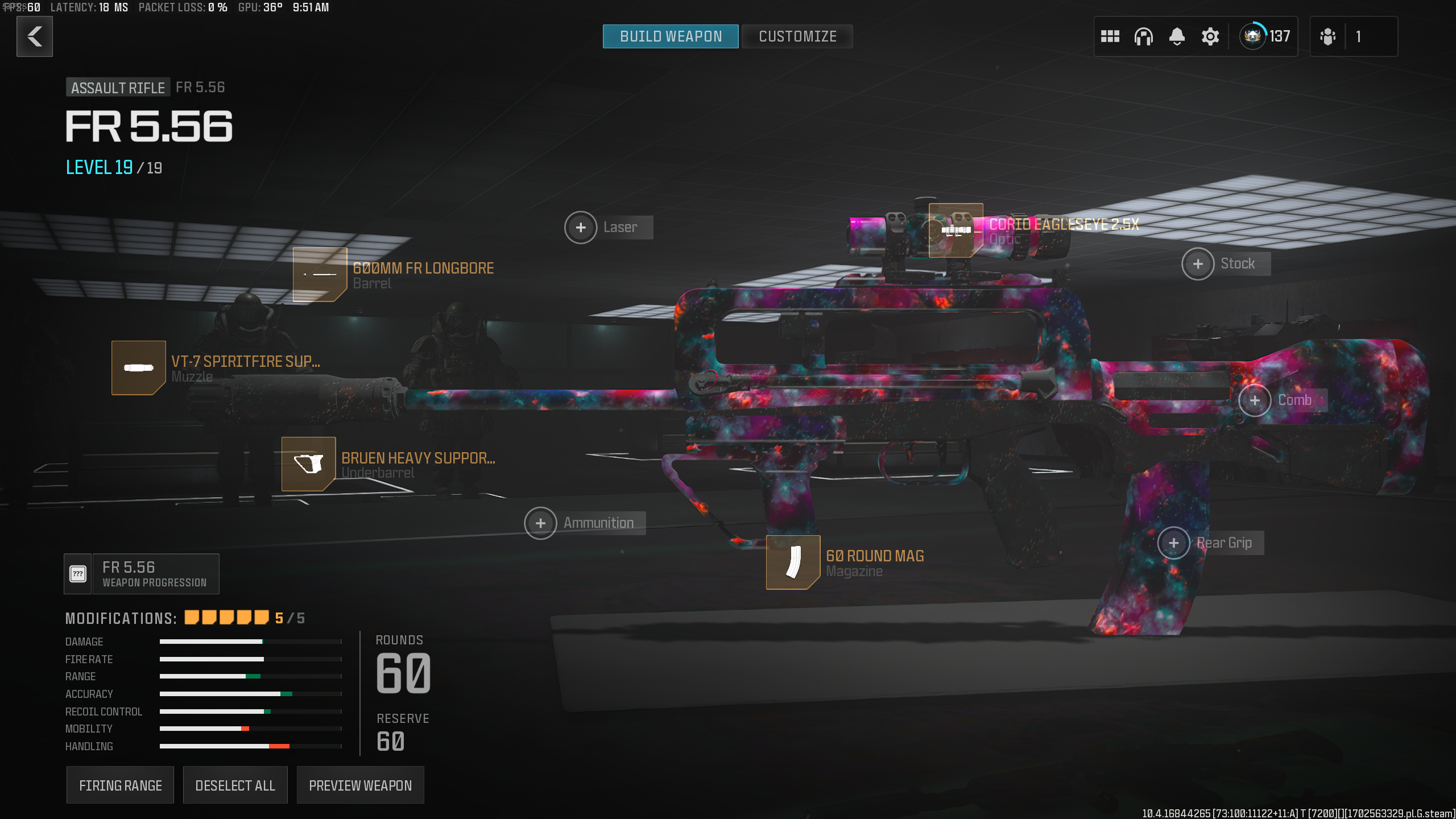Change the 600MM FR Longbore barrel

pos(320,275)
